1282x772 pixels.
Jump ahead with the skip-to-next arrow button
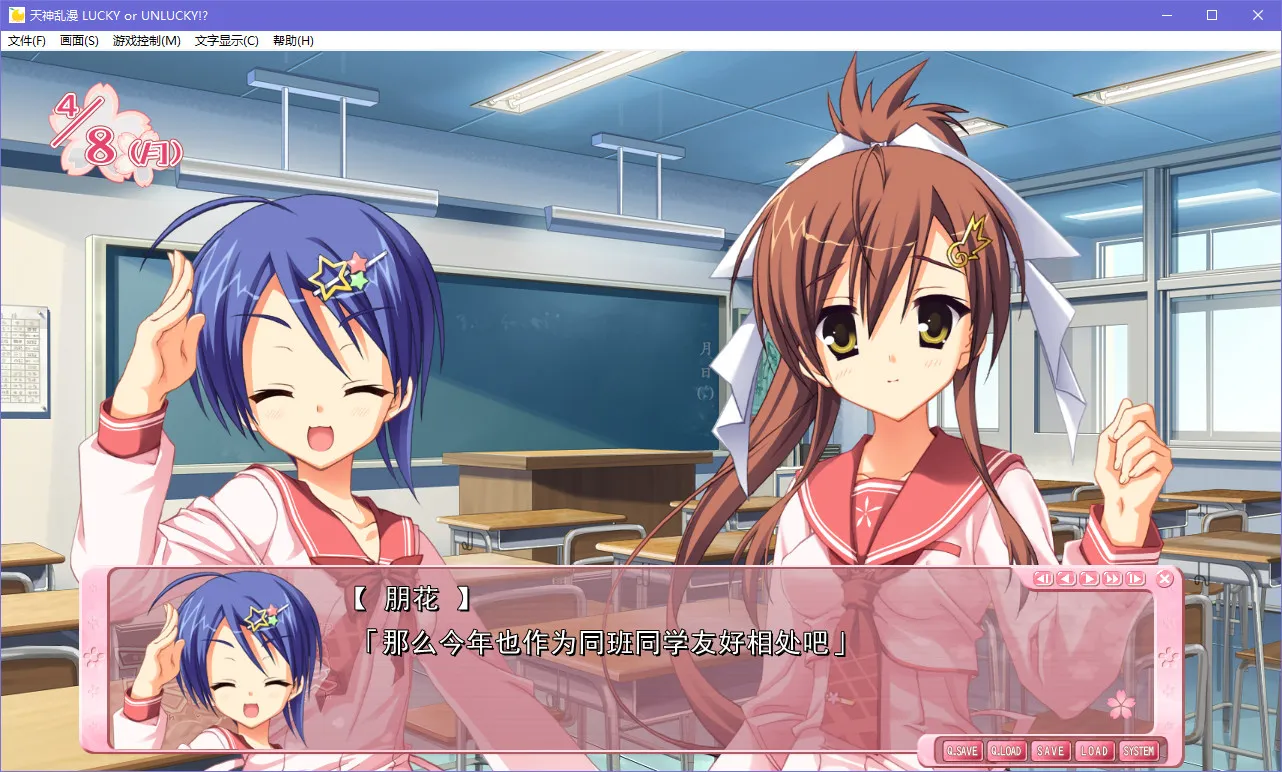pyautogui.click(x=1135, y=578)
